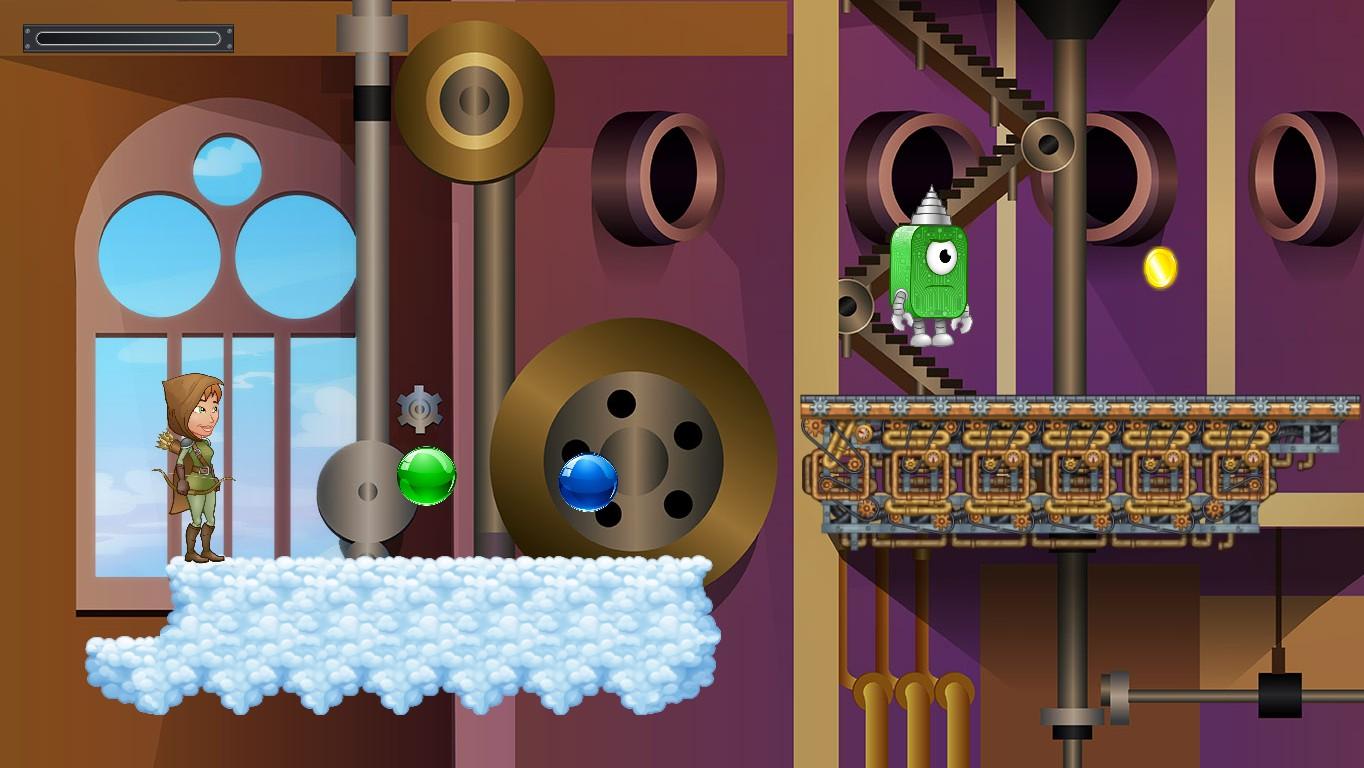1364x768 pixels.
Task: Click the gold coin pickup
Action: click(1158, 267)
